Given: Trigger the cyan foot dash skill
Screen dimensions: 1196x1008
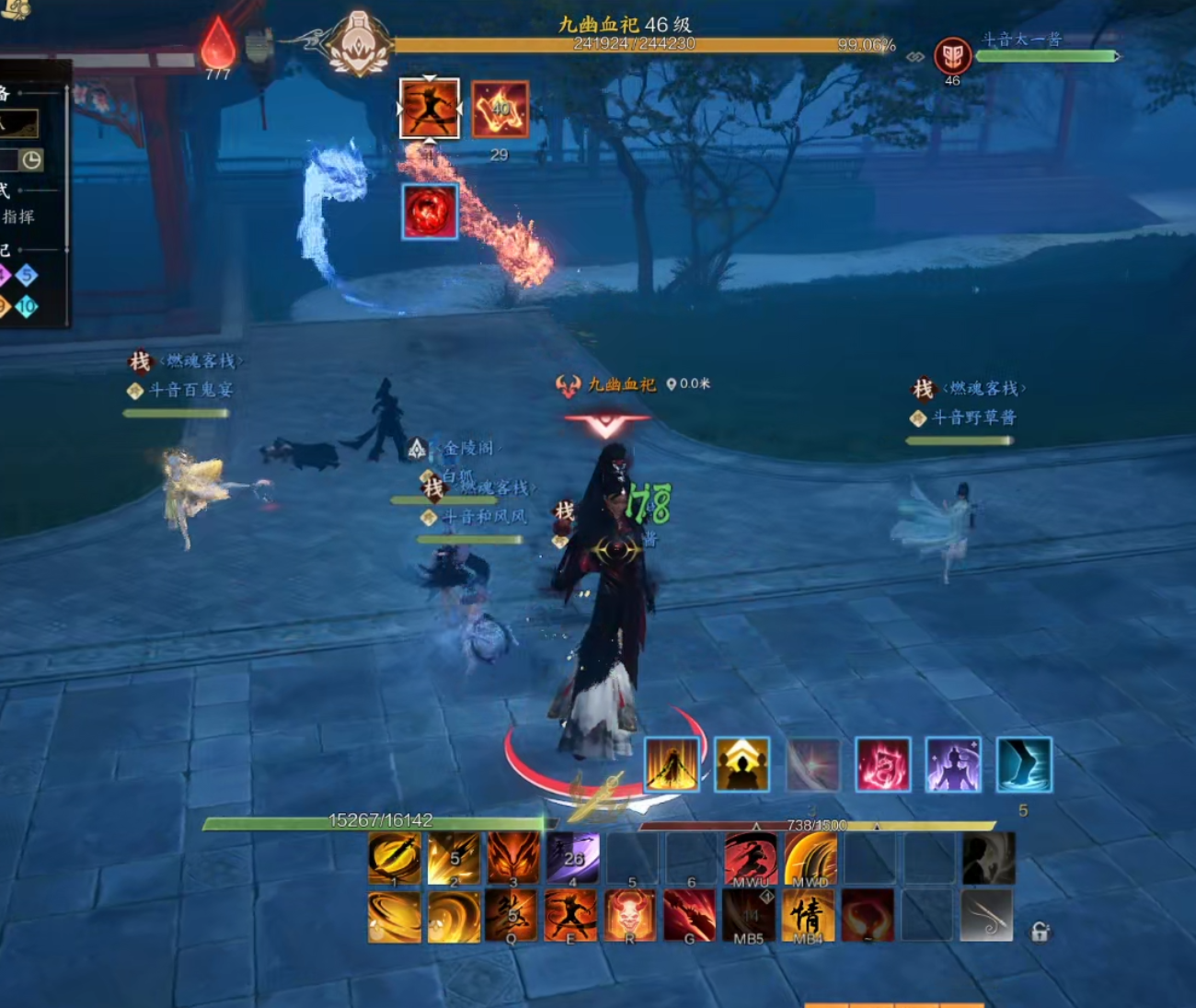Looking at the screenshot, I should [x=1024, y=764].
